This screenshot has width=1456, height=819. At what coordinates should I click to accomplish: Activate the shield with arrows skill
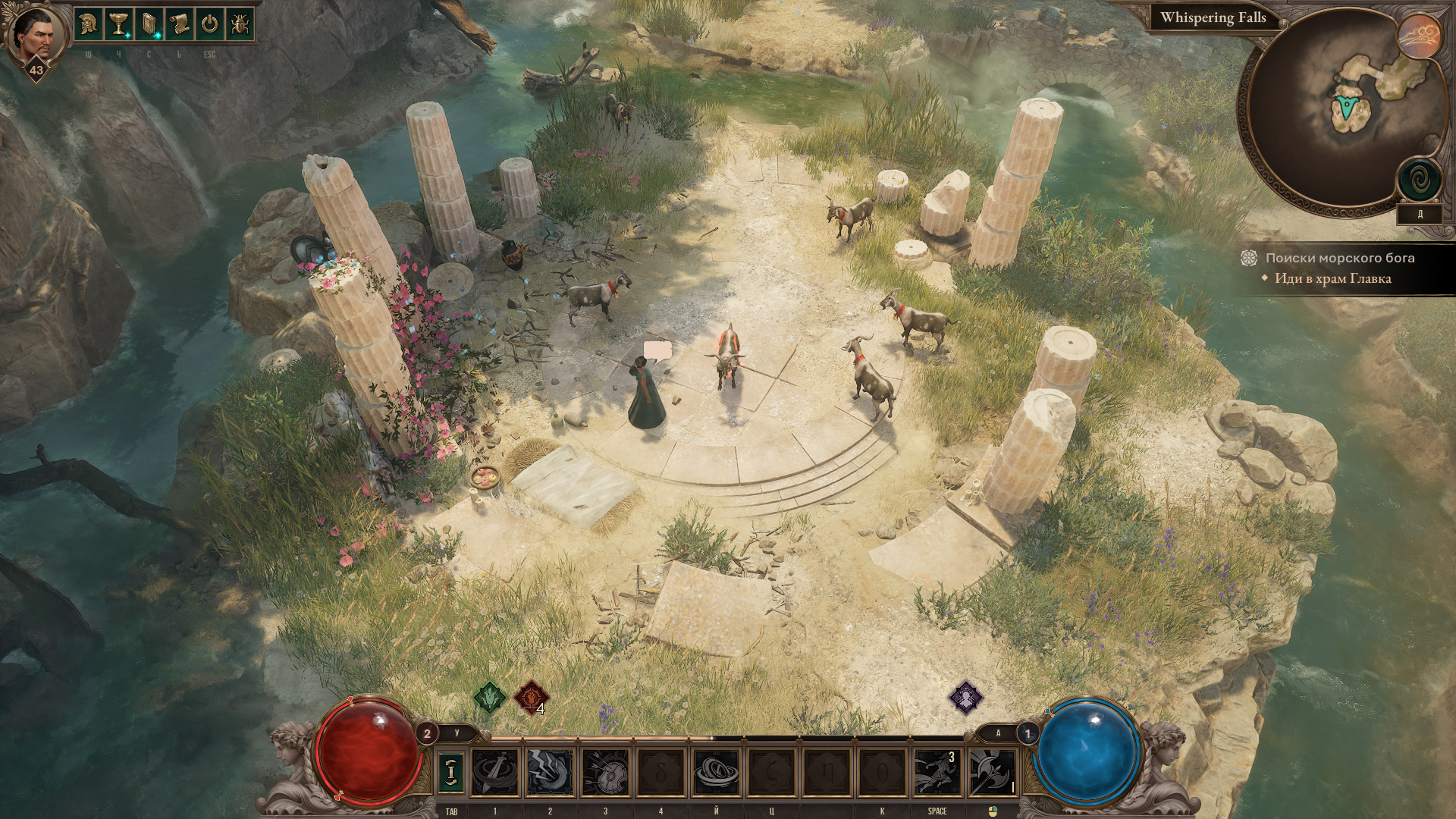605,772
